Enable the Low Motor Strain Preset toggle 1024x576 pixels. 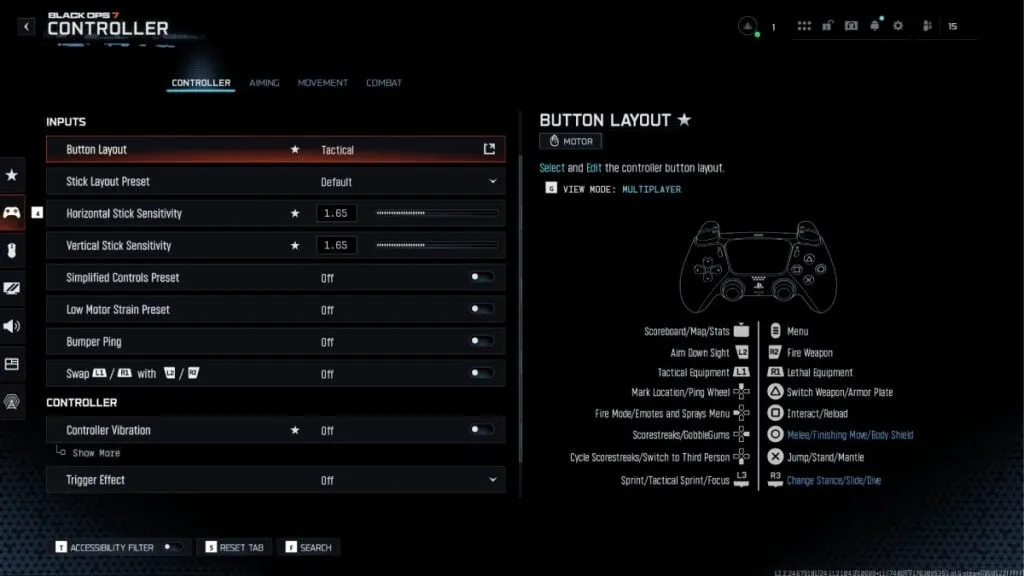coord(482,310)
